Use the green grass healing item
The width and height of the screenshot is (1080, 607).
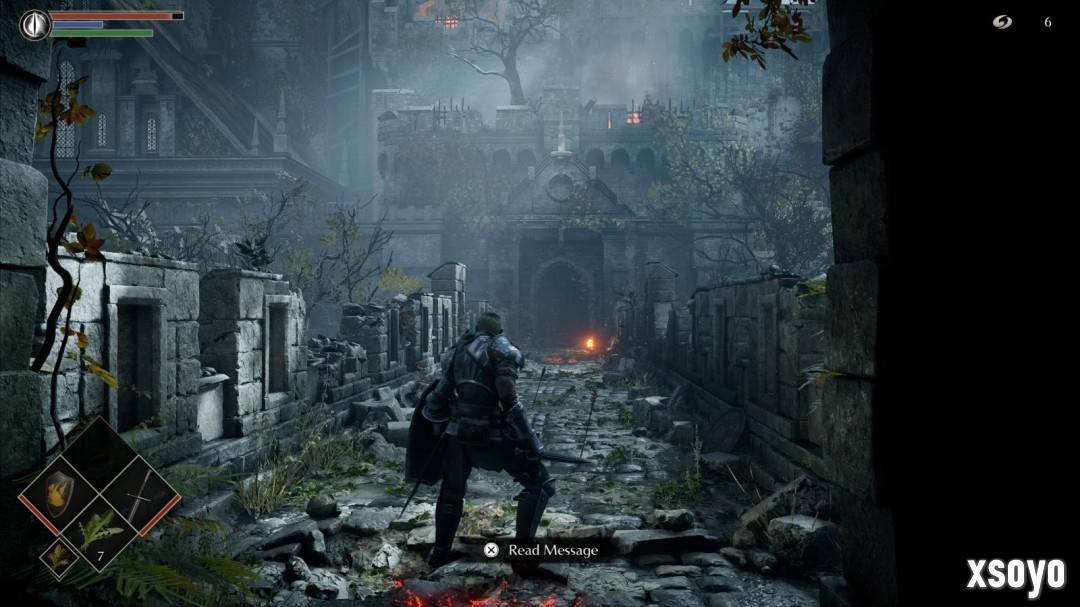click(100, 529)
